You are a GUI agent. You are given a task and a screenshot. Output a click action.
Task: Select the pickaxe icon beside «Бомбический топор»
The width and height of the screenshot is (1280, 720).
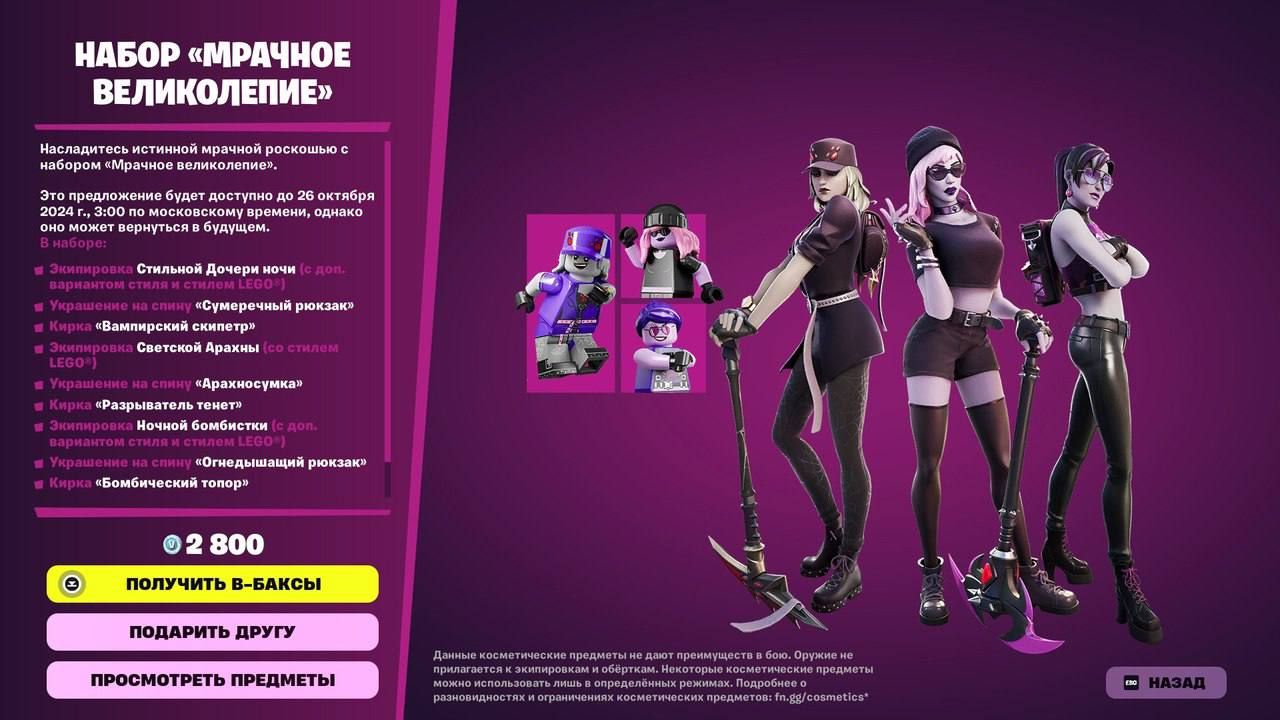point(40,483)
